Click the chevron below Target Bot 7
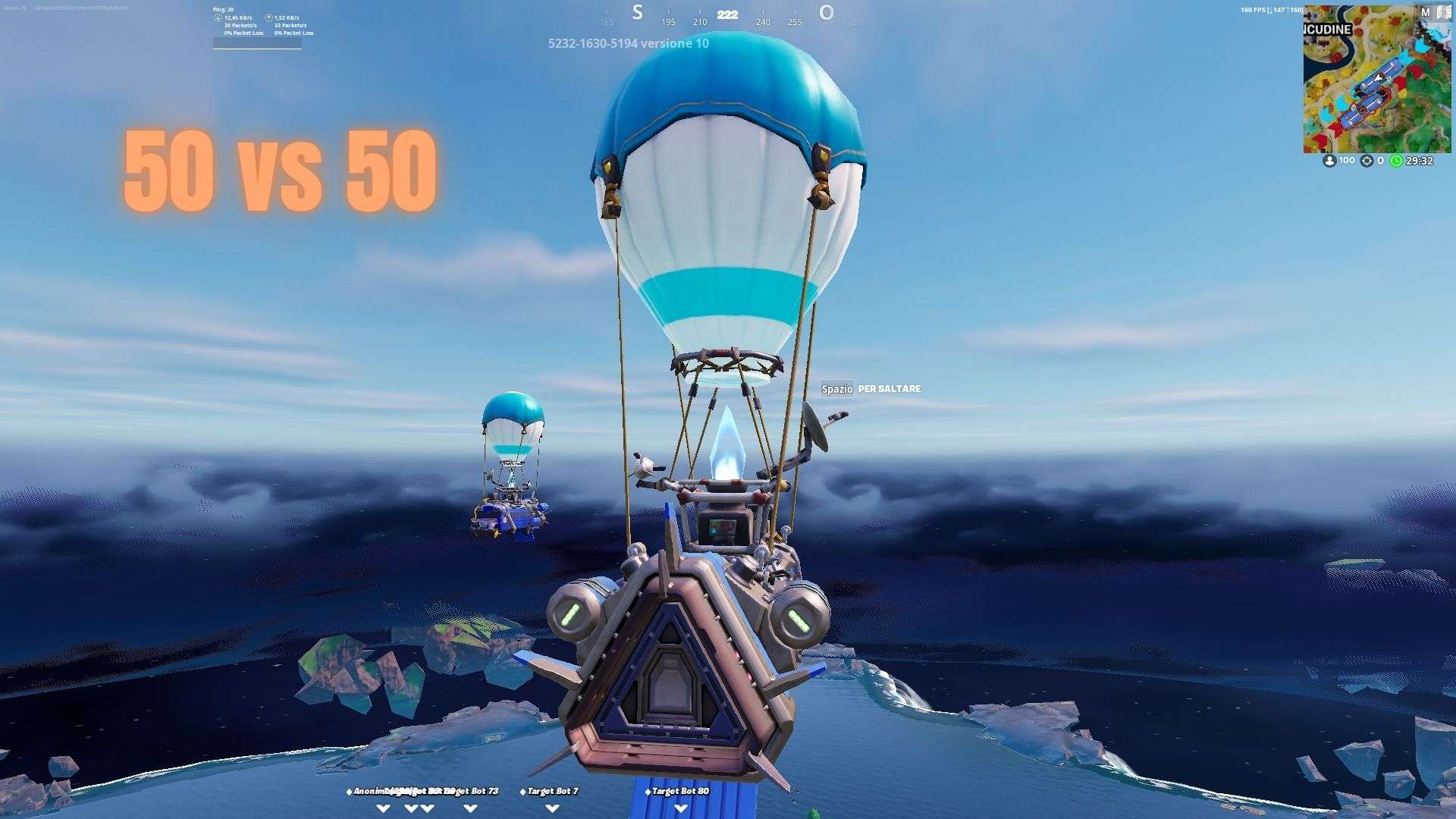 [552, 808]
